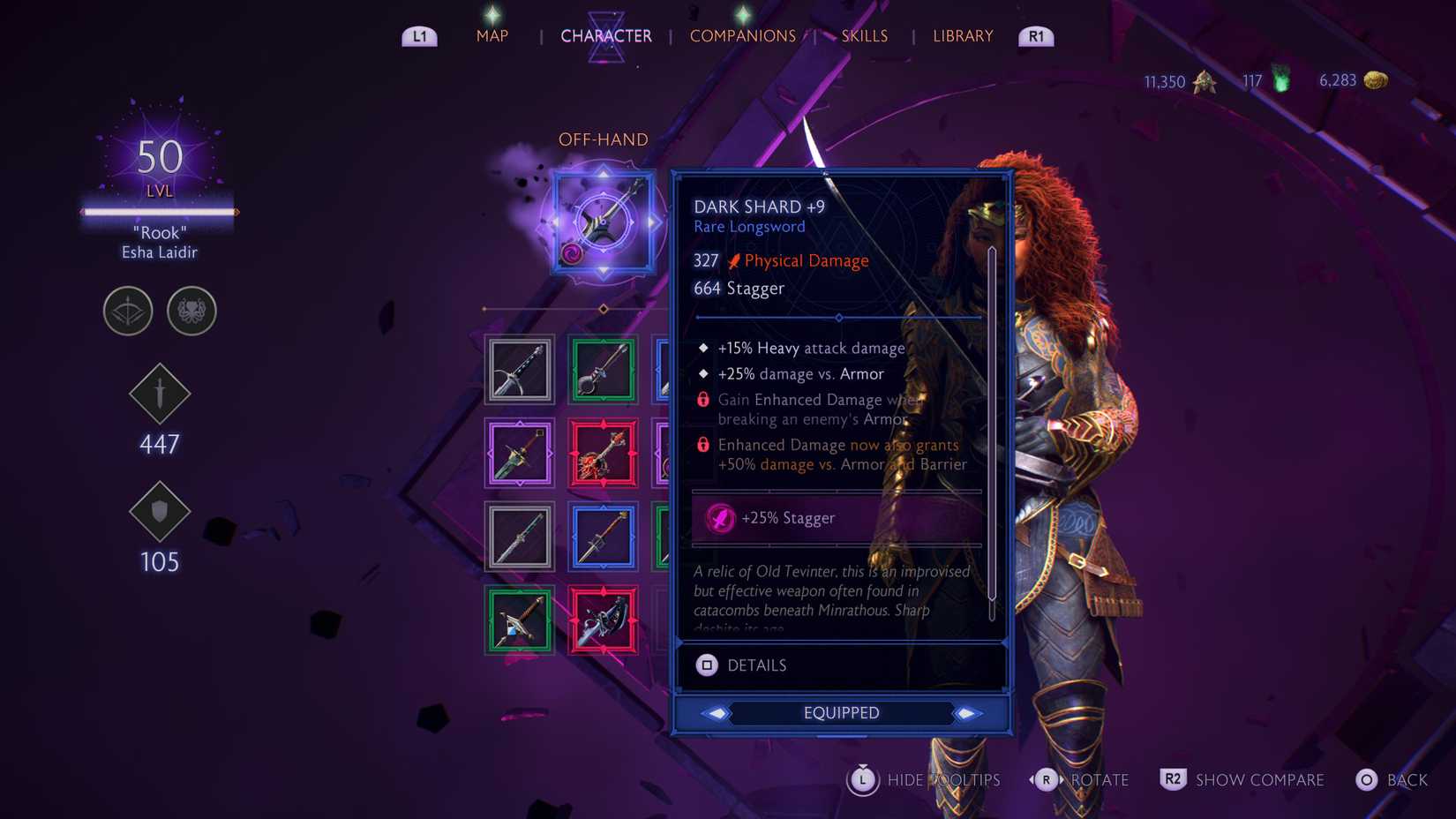Viewport: 1456px width, 819px height.
Task: Toggle the locked Enhanced Damage perk padlock
Action: point(702,399)
